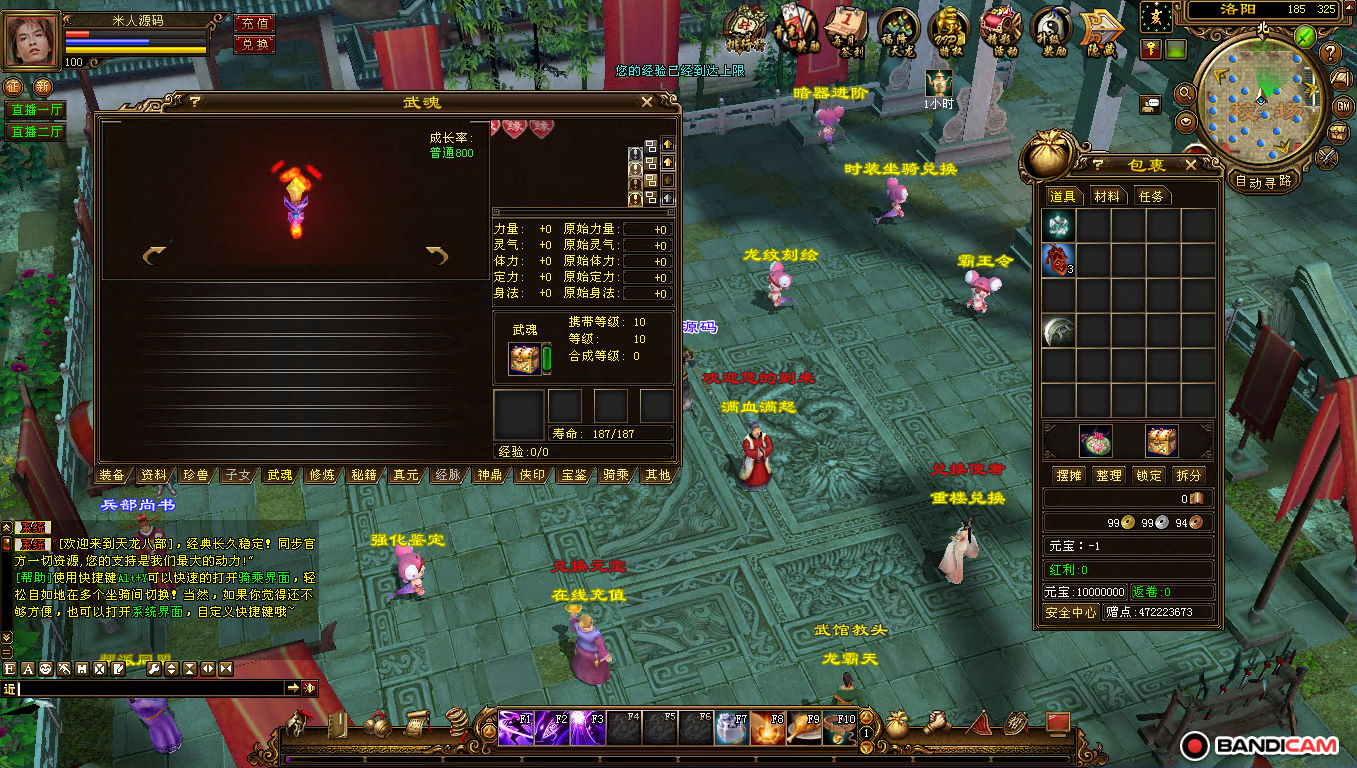This screenshot has height=768, width=1357.
Task: Open the 每日签到 daily sign-in icon
Action: [x=847, y=28]
